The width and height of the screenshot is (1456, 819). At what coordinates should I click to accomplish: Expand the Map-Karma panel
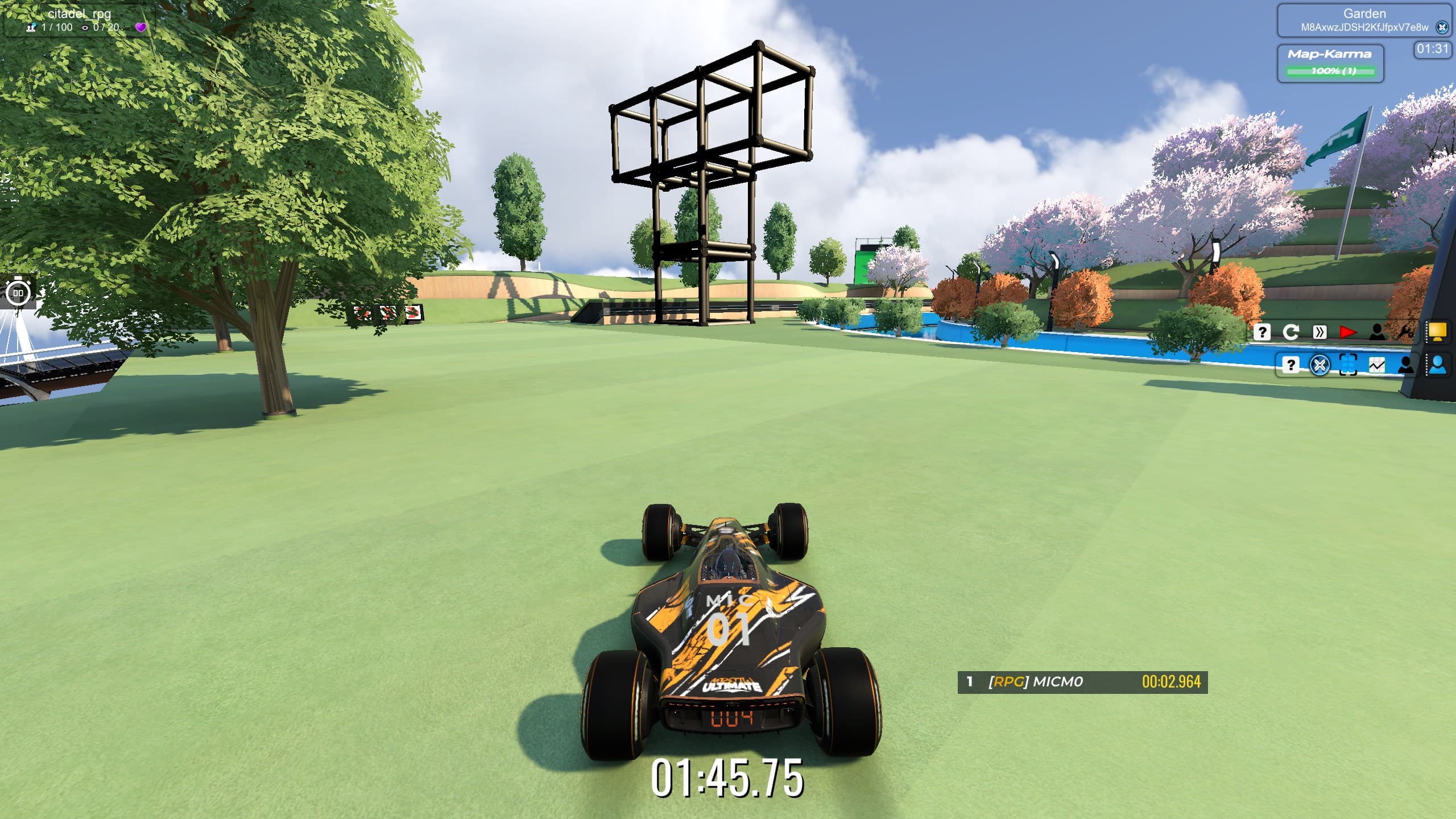pyautogui.click(x=1330, y=55)
